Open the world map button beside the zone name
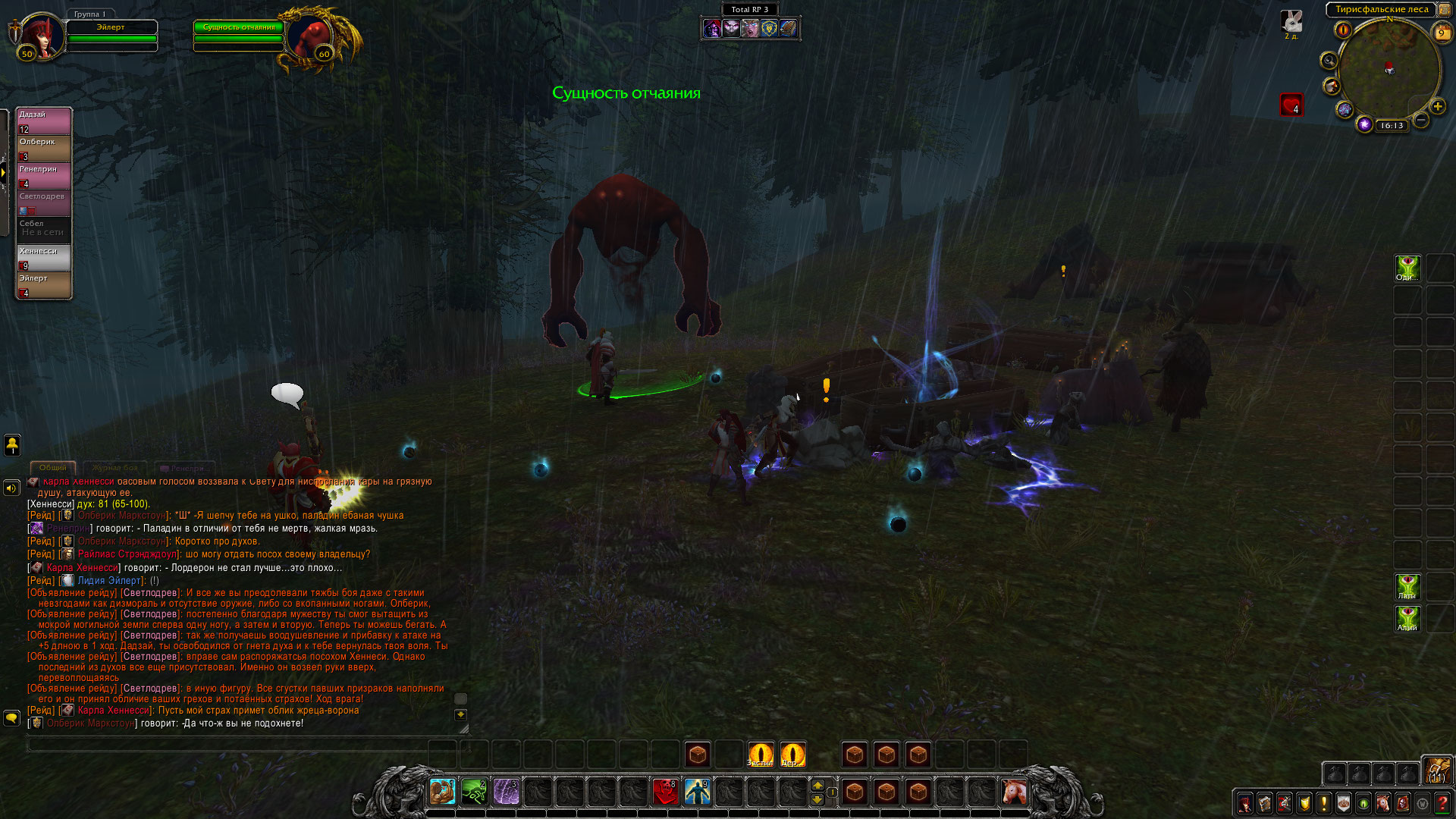Screen dimensions: 1456x819 [x=1445, y=10]
